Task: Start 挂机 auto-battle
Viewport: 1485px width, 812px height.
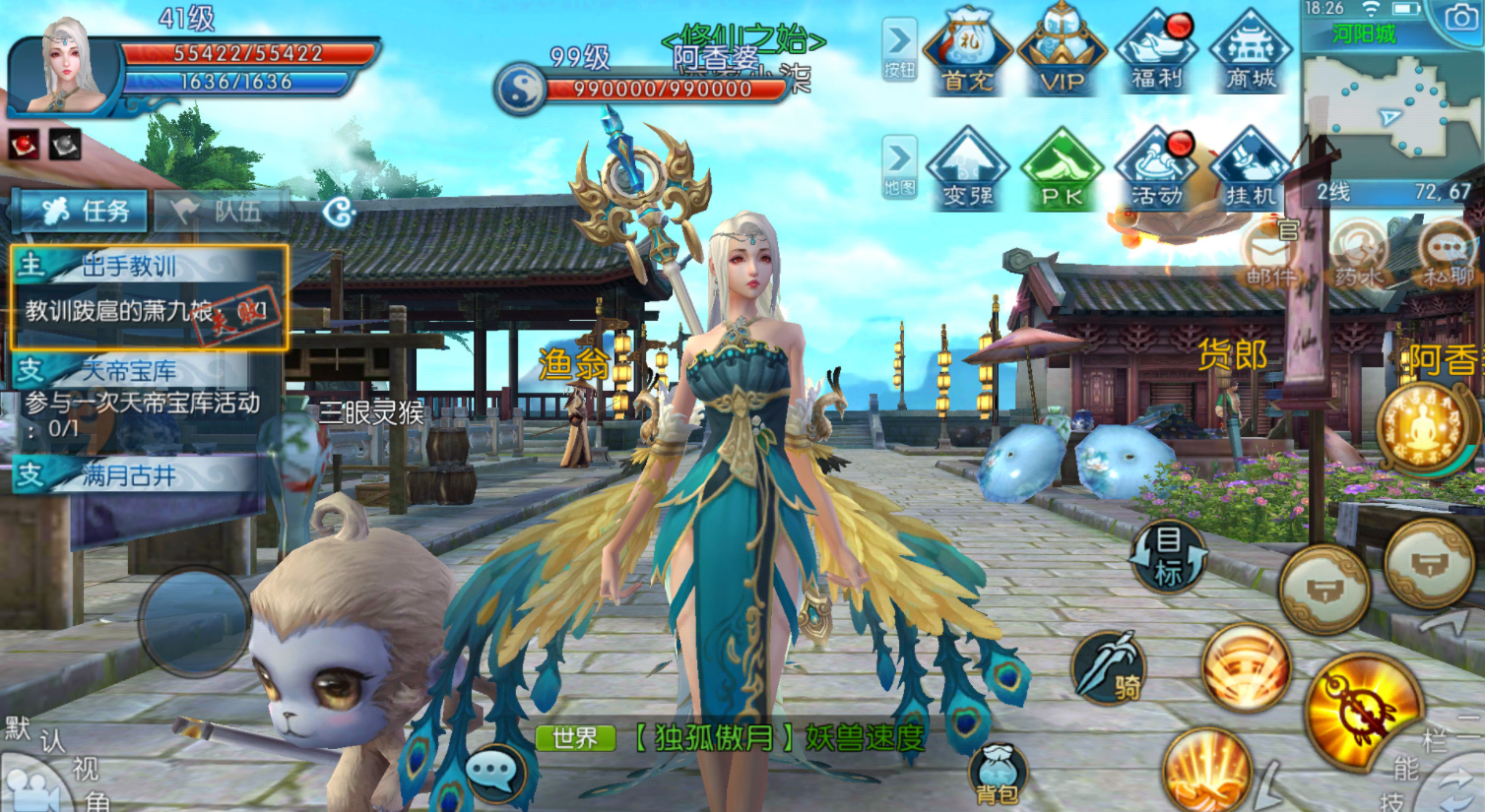Action: [1251, 169]
